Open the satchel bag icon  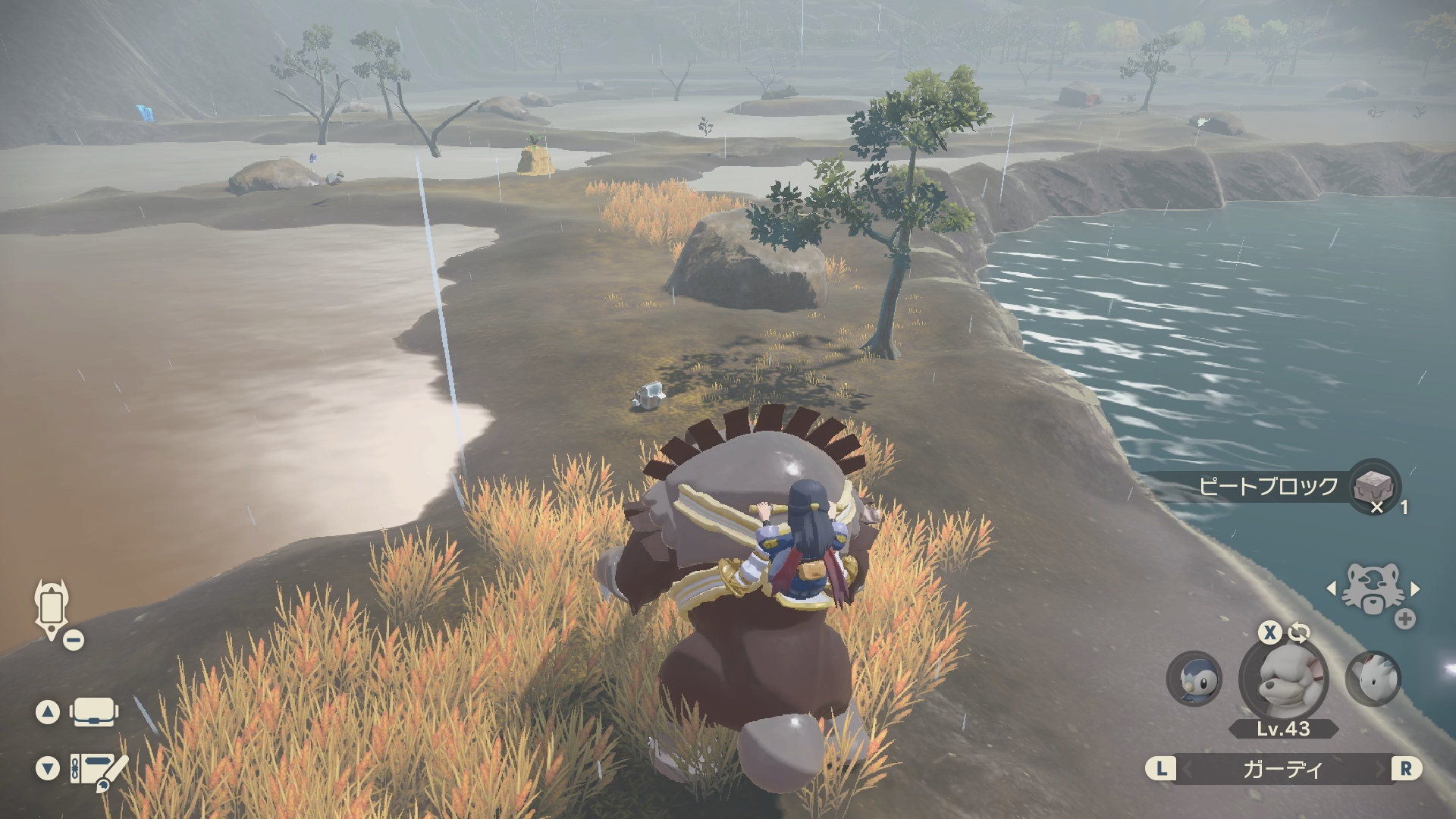94,712
